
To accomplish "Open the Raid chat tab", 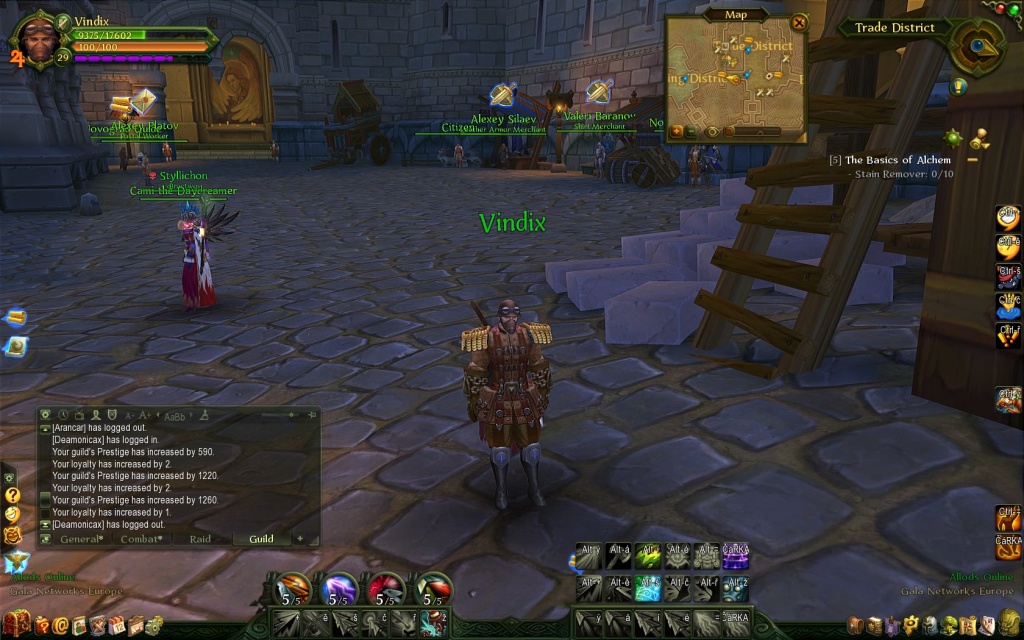I will pos(200,539).
